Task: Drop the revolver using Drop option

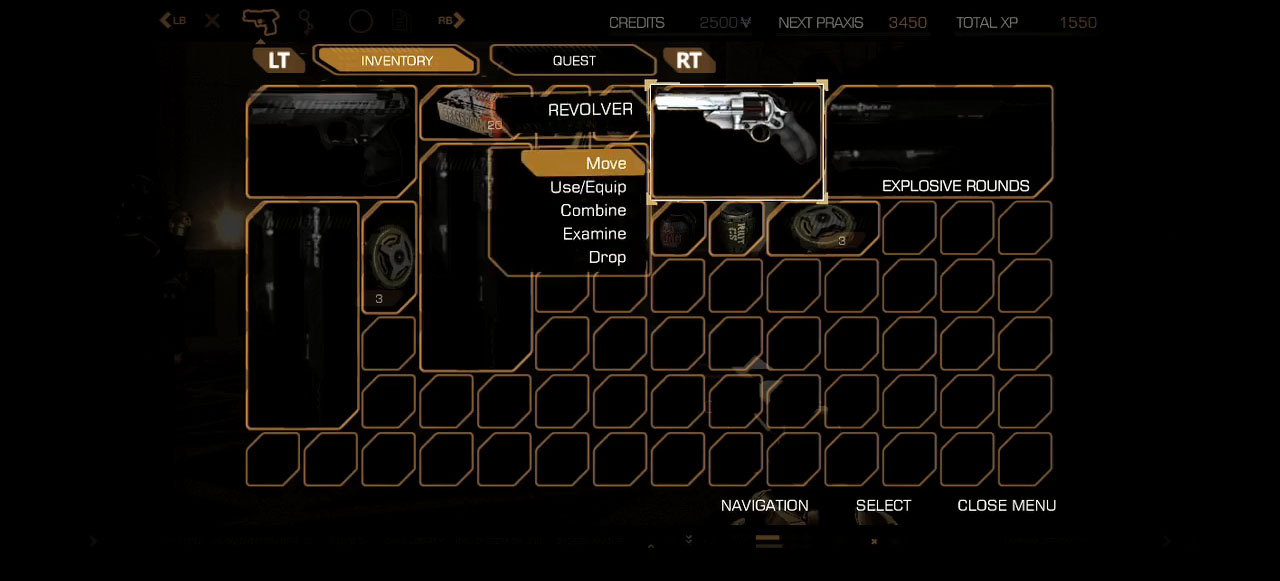Action: pos(607,257)
